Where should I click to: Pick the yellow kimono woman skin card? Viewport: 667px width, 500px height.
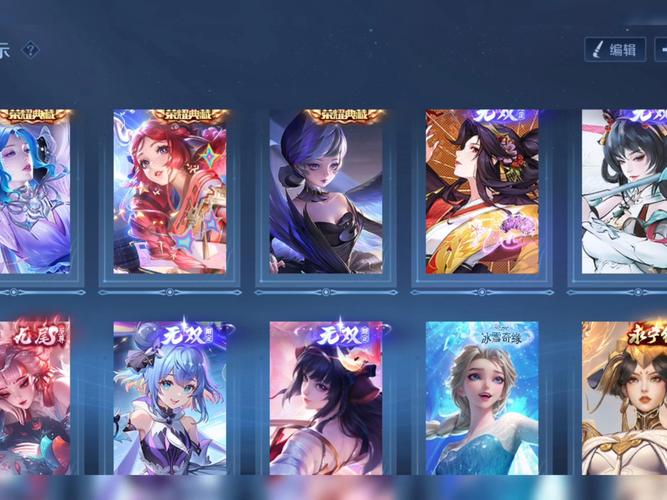click(x=482, y=192)
